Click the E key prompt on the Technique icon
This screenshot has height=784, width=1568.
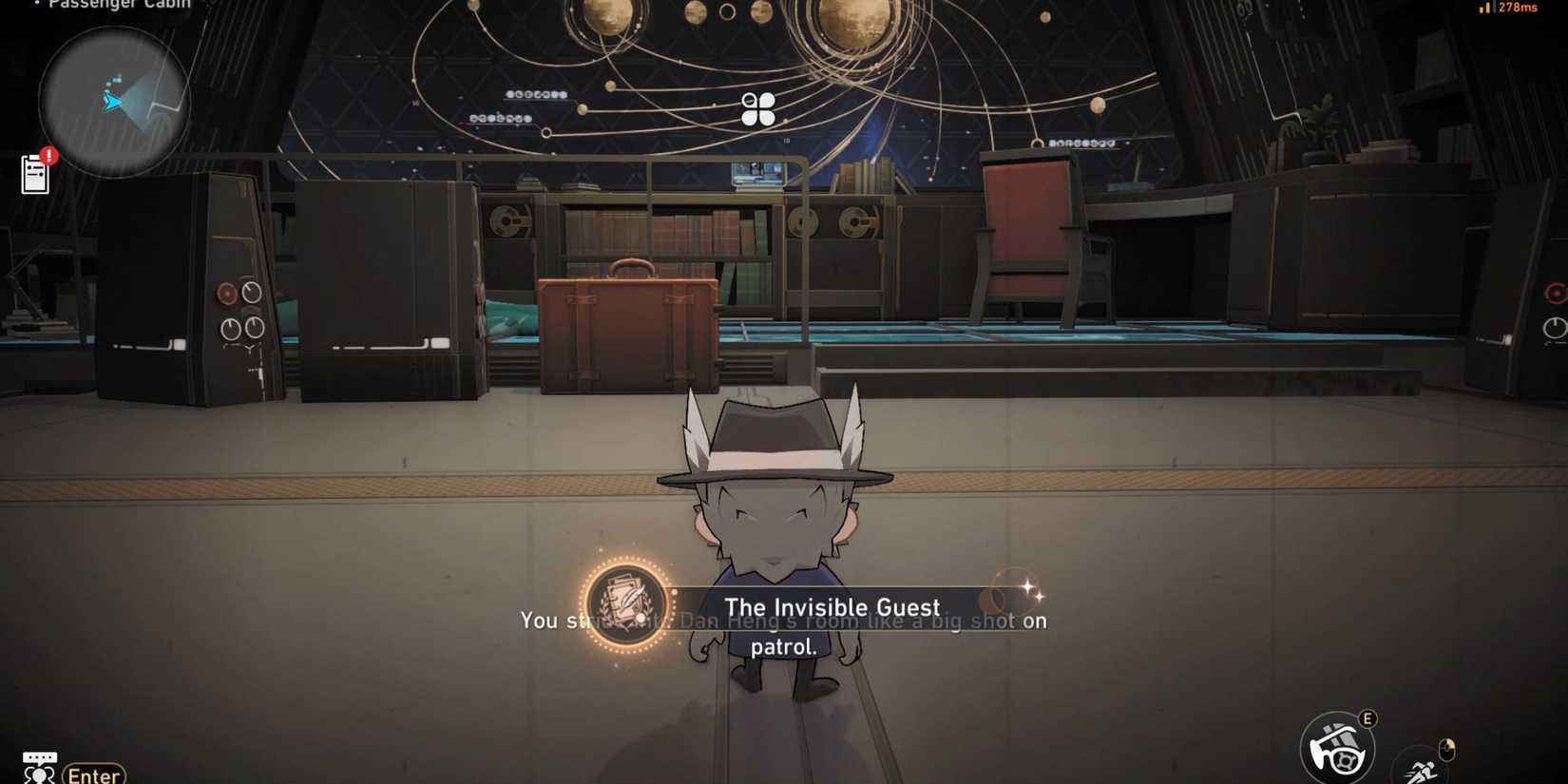1367,719
